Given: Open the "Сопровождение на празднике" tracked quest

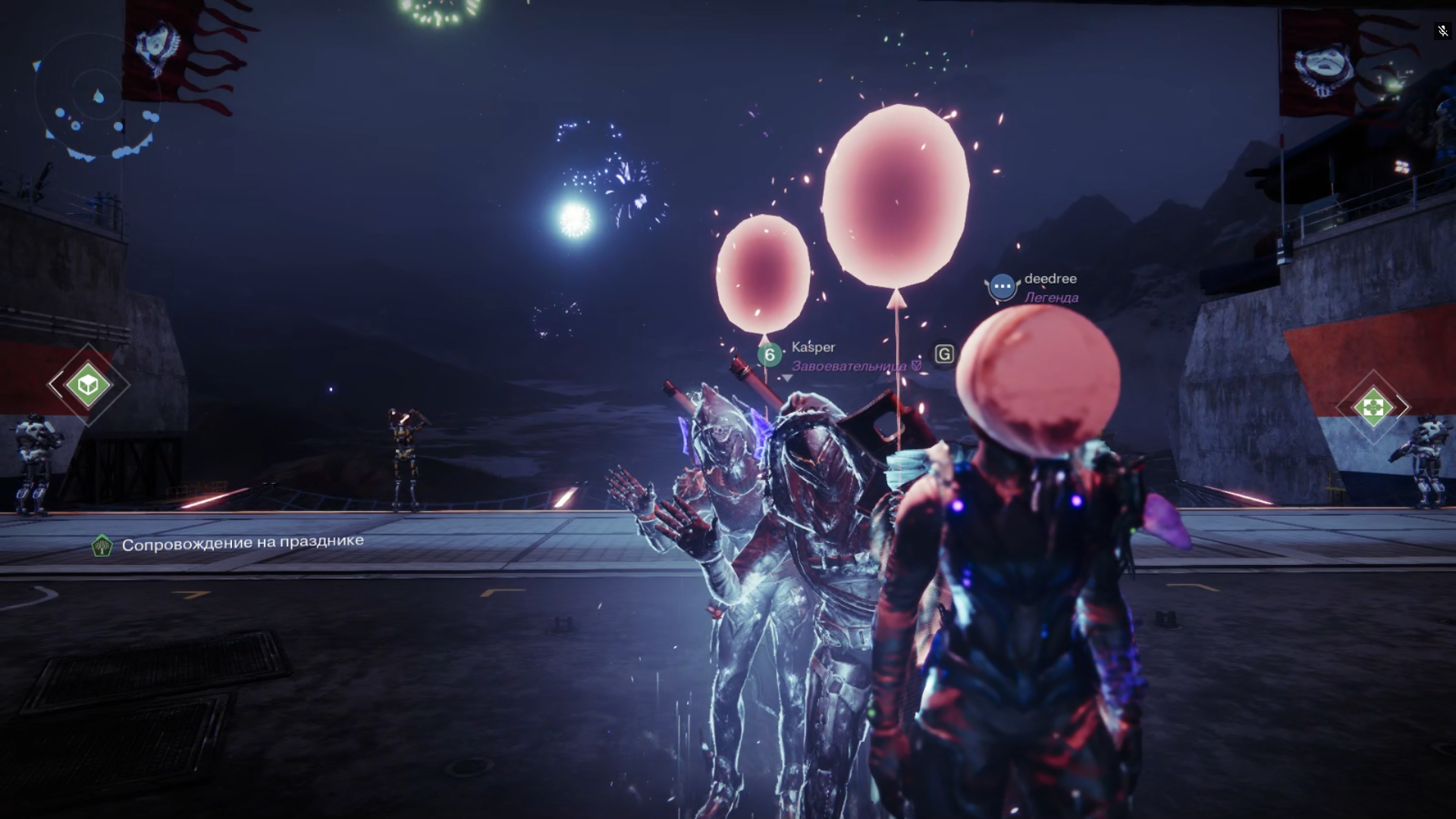Looking at the screenshot, I should pyautogui.click(x=242, y=543).
